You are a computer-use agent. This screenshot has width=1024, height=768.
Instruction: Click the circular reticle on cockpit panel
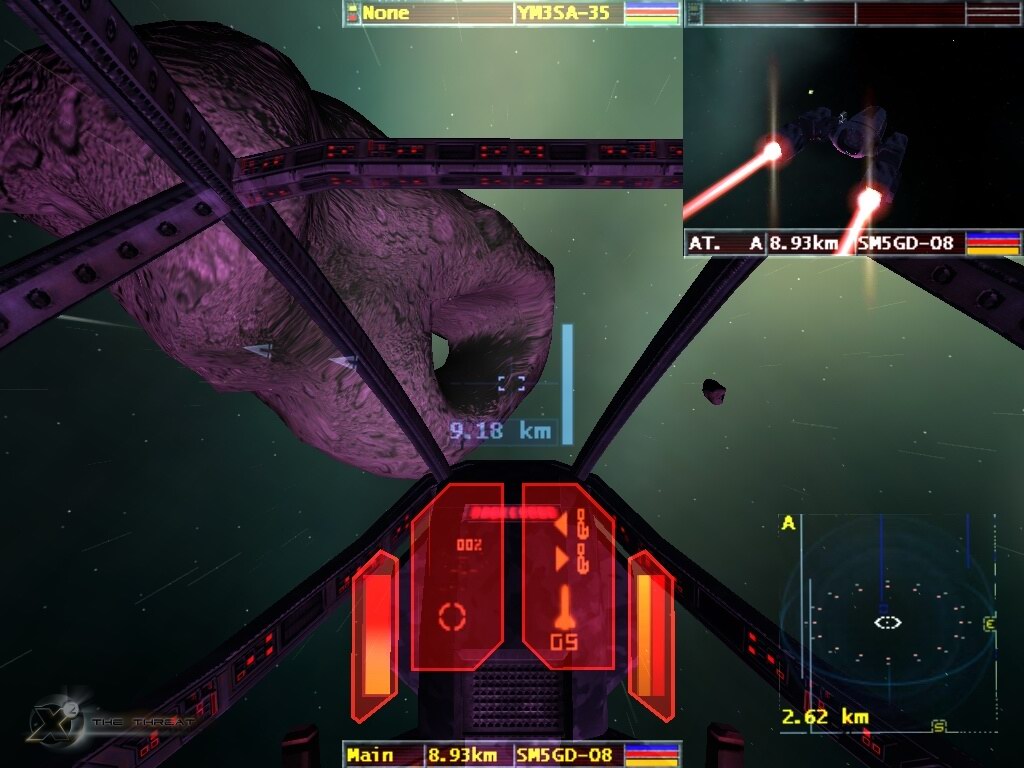pyautogui.click(x=453, y=616)
